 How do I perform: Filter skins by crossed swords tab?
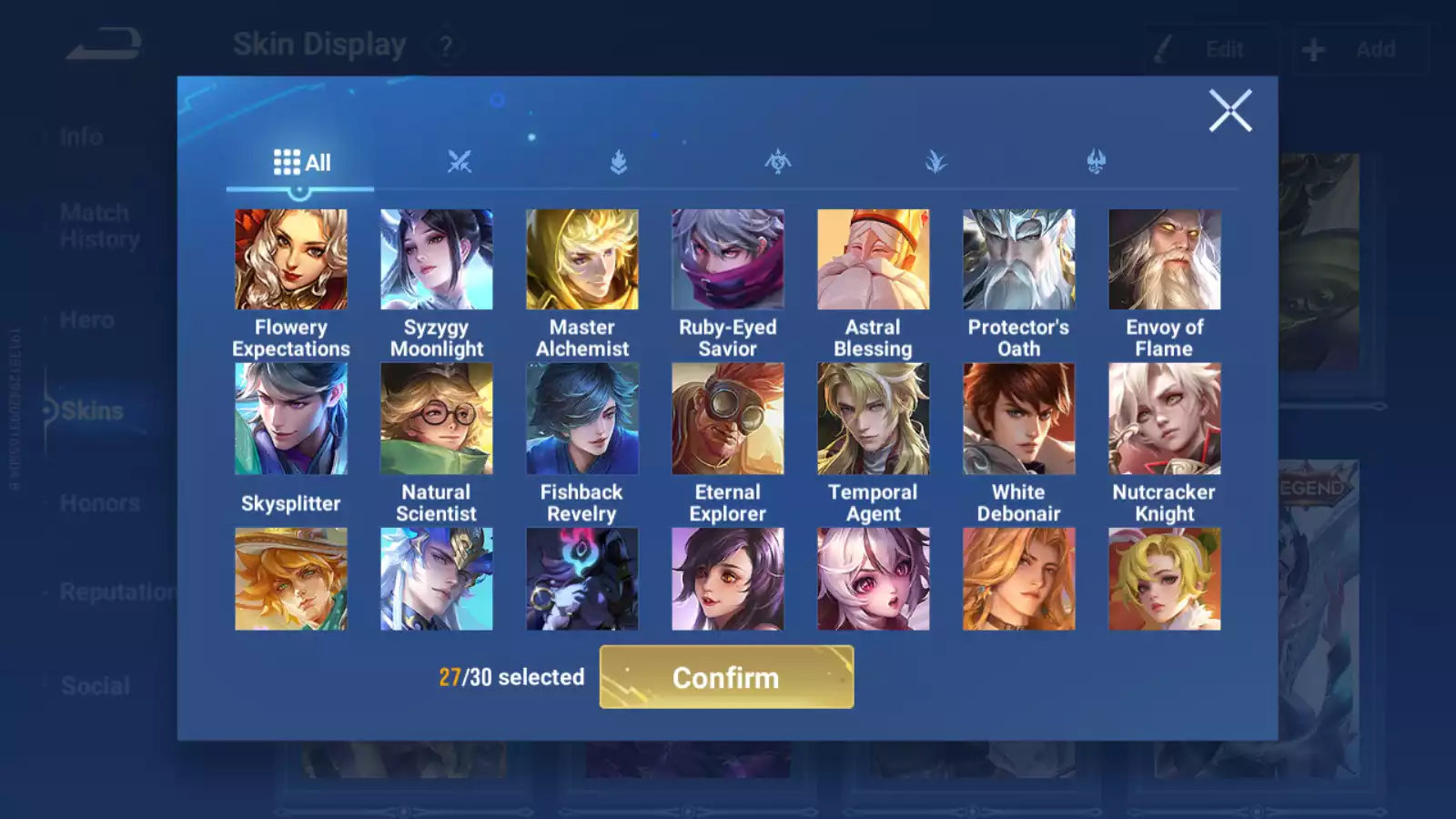460,163
